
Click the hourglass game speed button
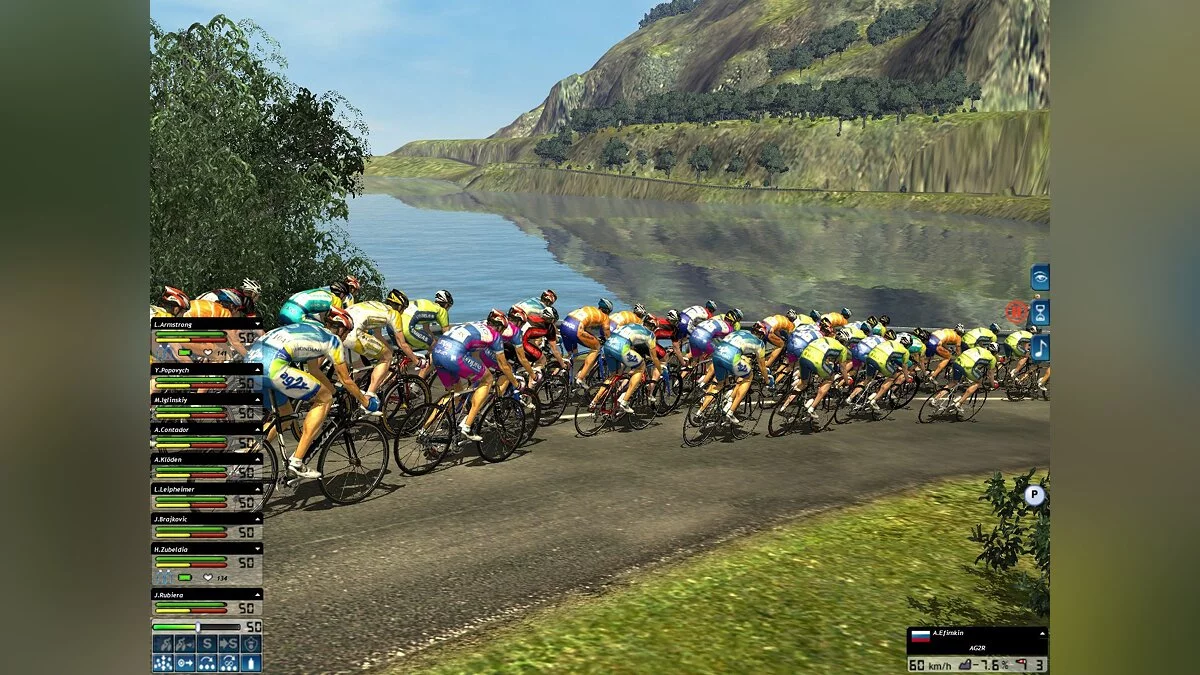tap(1040, 312)
